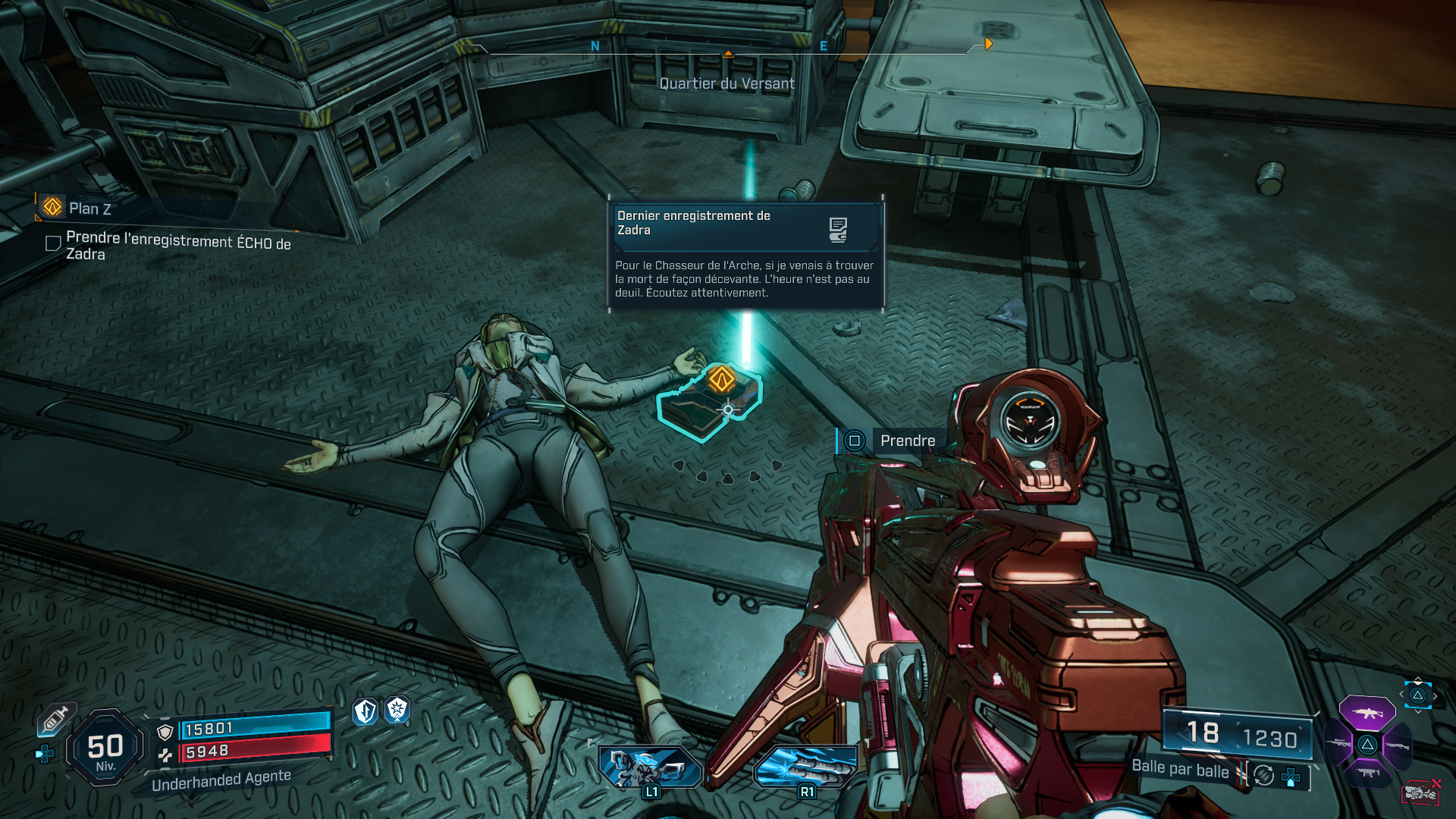Switch to the SMG in the bottom weapon slot
1456x819 pixels.
(1367, 773)
